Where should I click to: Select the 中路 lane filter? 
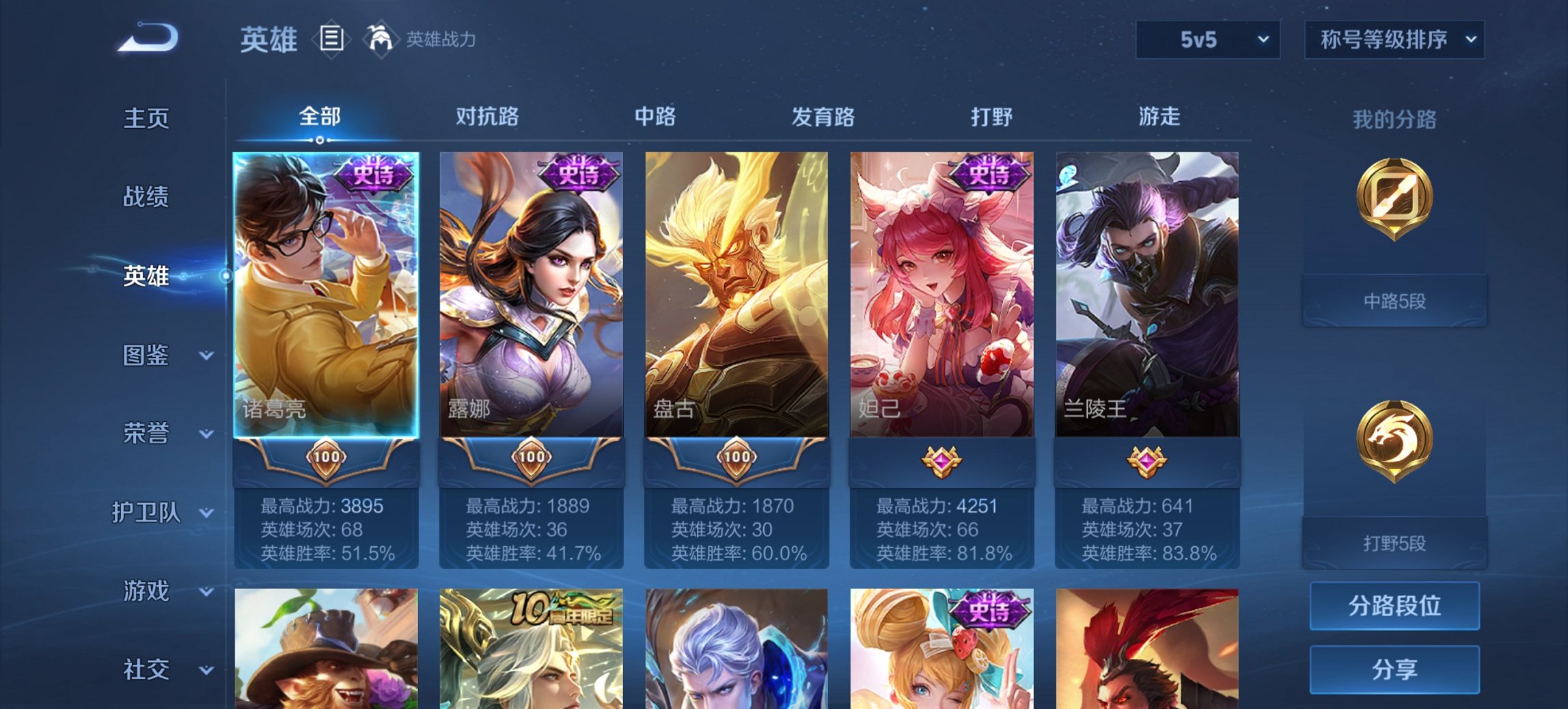[654, 117]
